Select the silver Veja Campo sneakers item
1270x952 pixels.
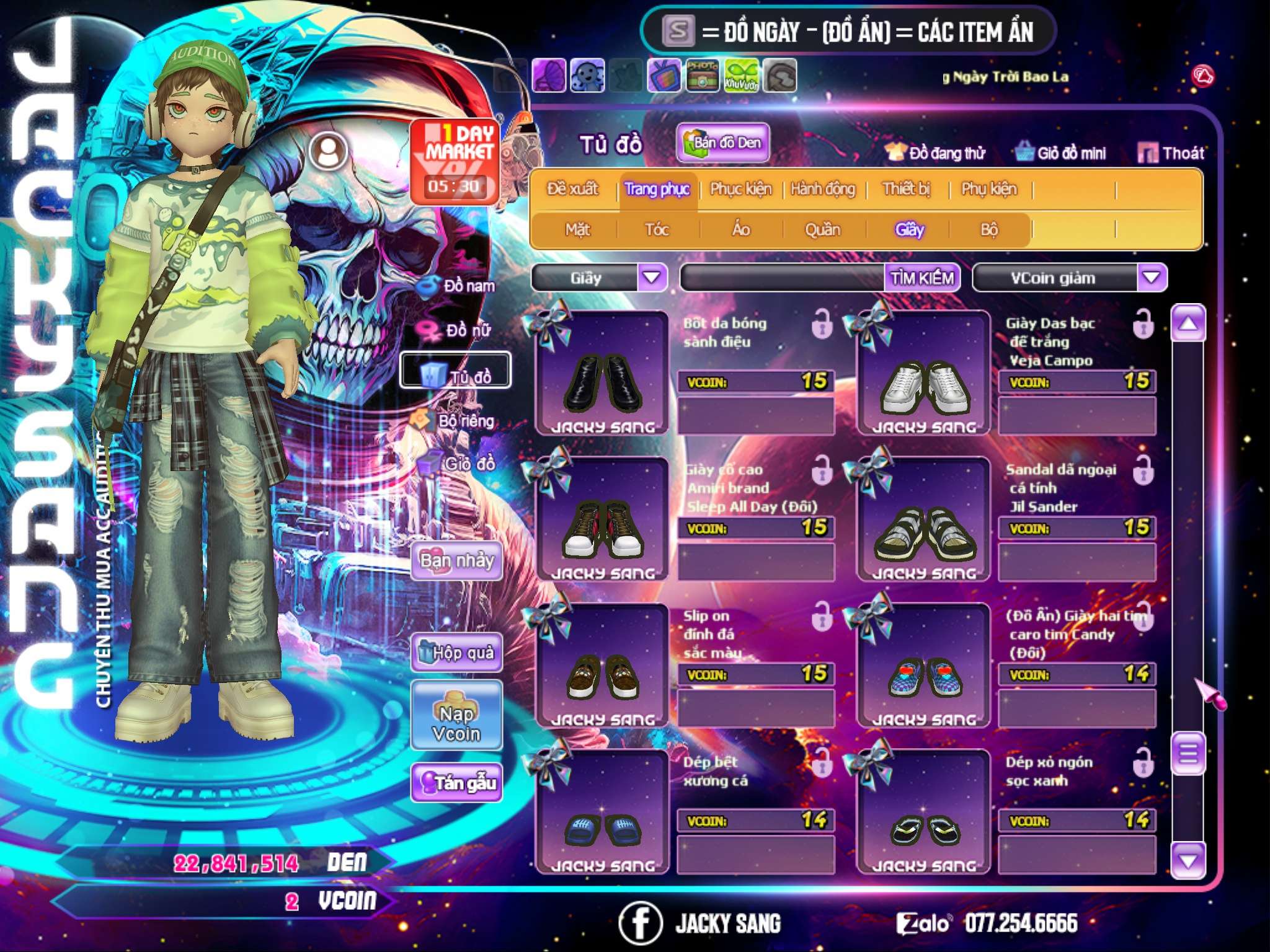tap(924, 374)
